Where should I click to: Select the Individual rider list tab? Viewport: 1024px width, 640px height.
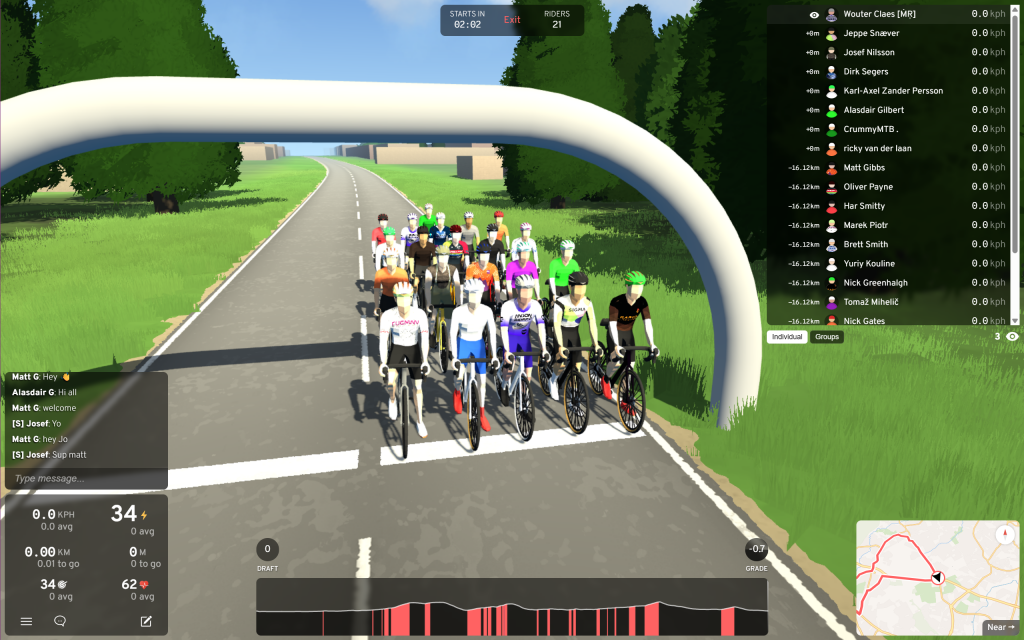click(x=787, y=337)
